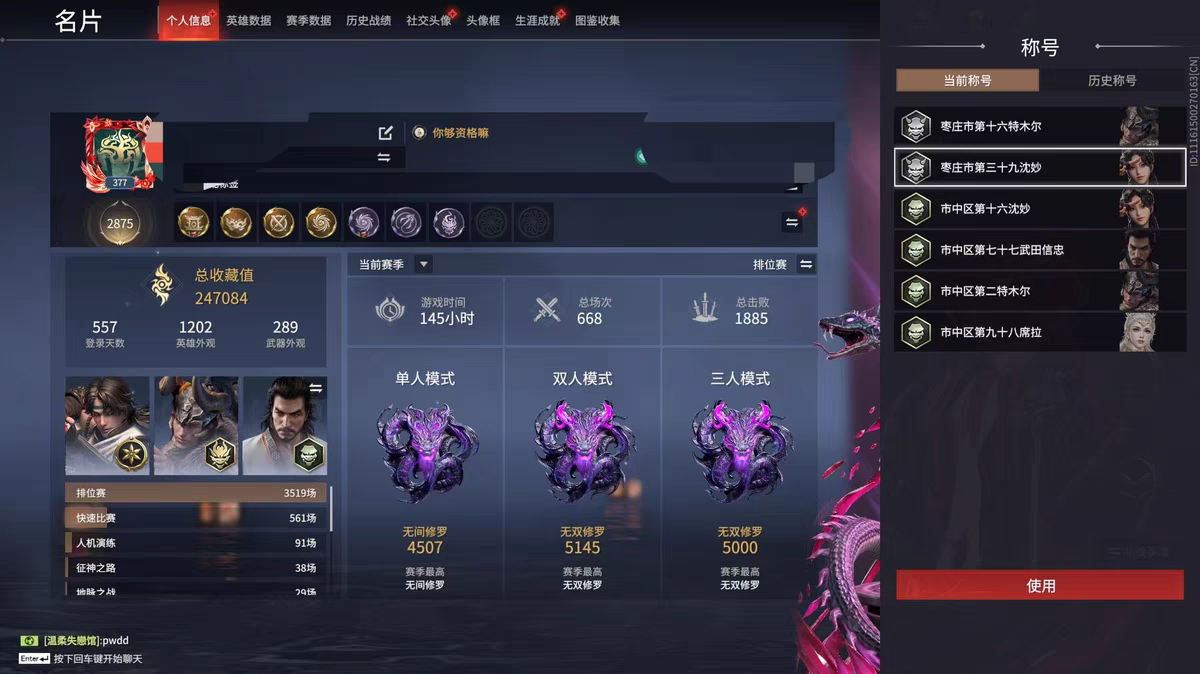Open the 图鉴收集 tab
Viewport: 1200px width, 674px height.
[597, 20]
